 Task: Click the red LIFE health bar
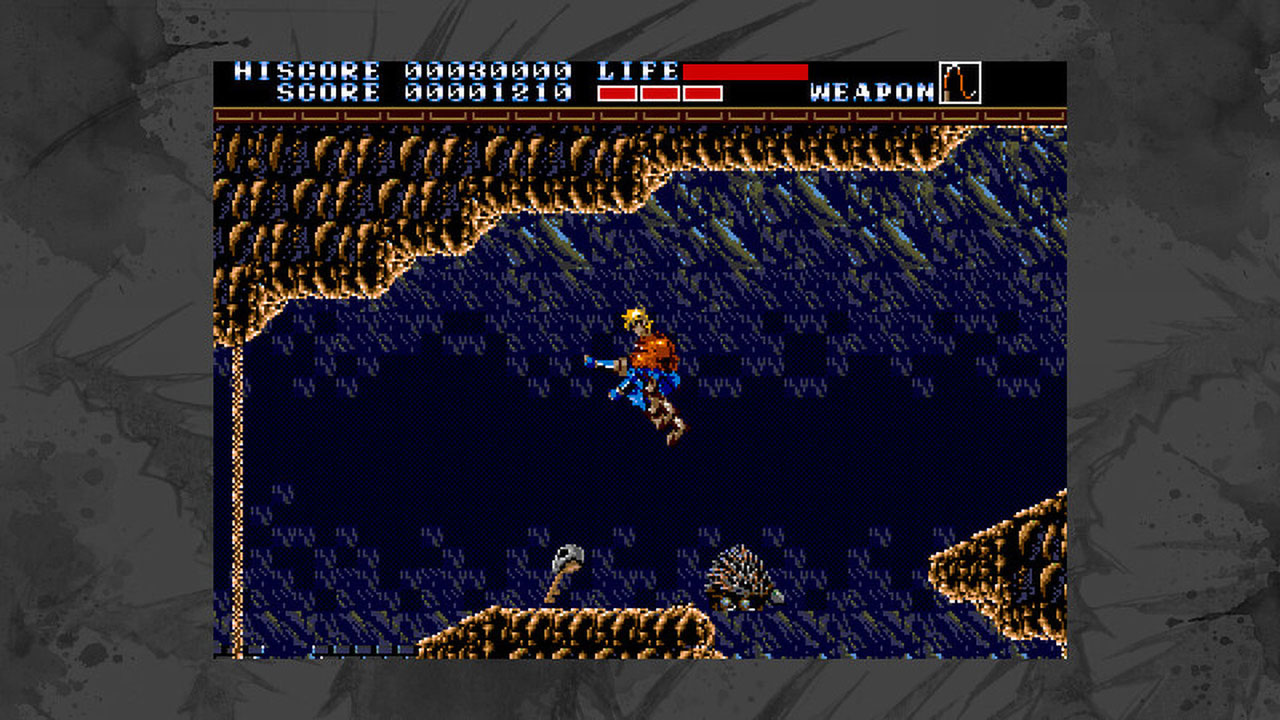click(x=745, y=70)
